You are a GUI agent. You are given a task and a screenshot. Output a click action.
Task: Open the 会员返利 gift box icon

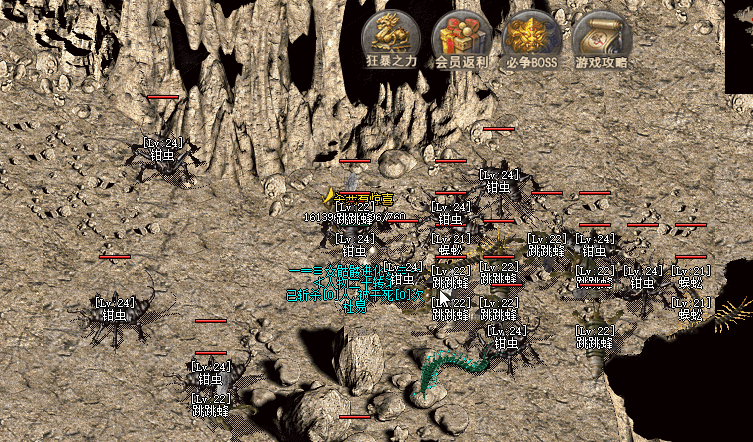(x=461, y=36)
